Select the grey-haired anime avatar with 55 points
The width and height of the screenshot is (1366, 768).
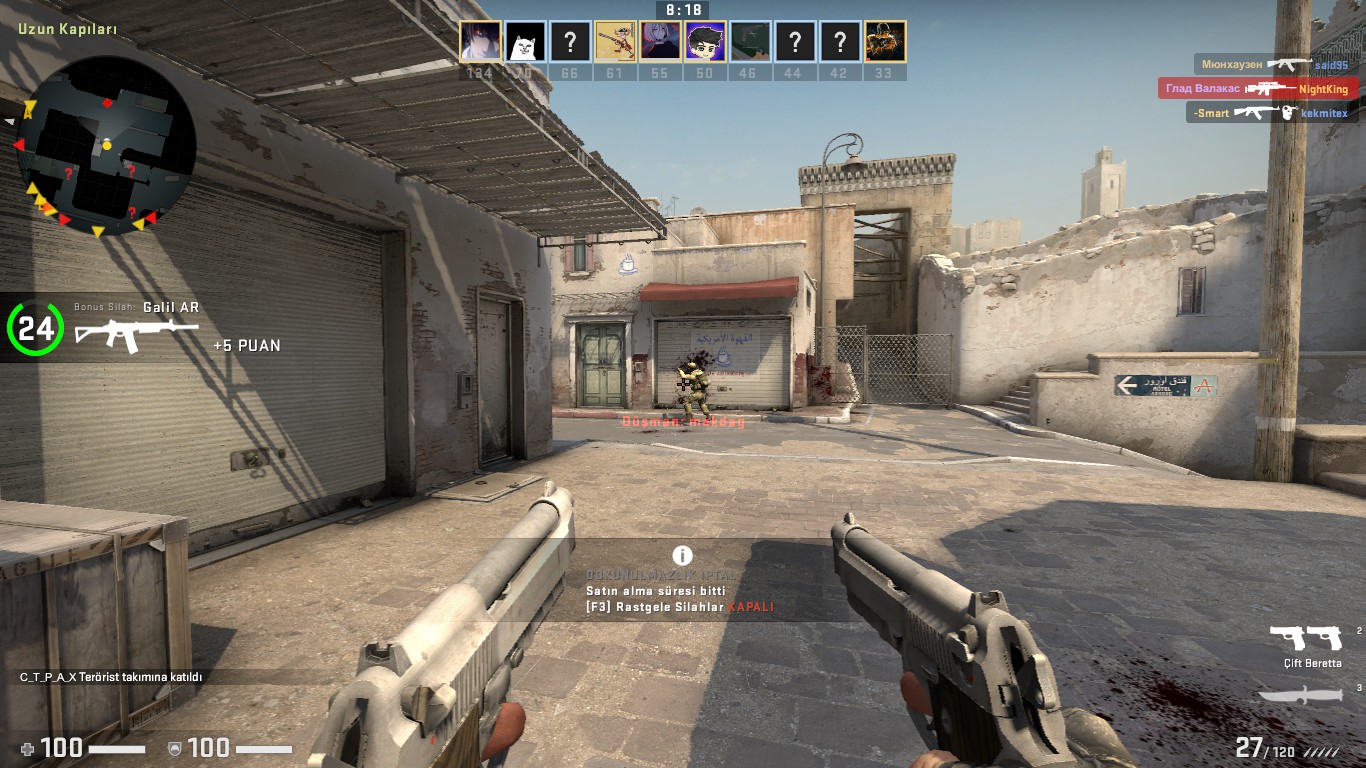[660, 42]
